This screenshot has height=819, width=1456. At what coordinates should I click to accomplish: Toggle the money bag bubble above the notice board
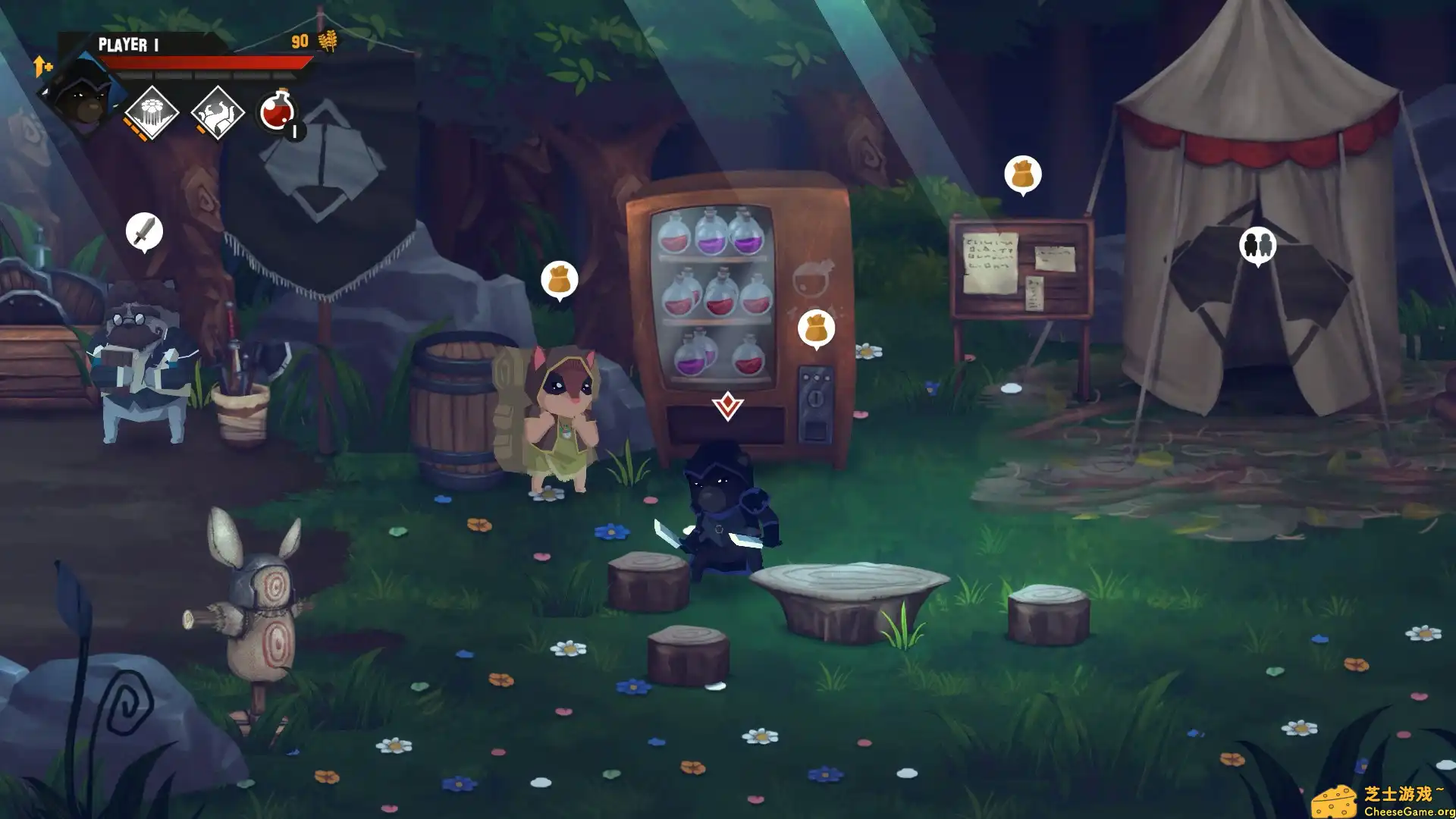point(1023,171)
